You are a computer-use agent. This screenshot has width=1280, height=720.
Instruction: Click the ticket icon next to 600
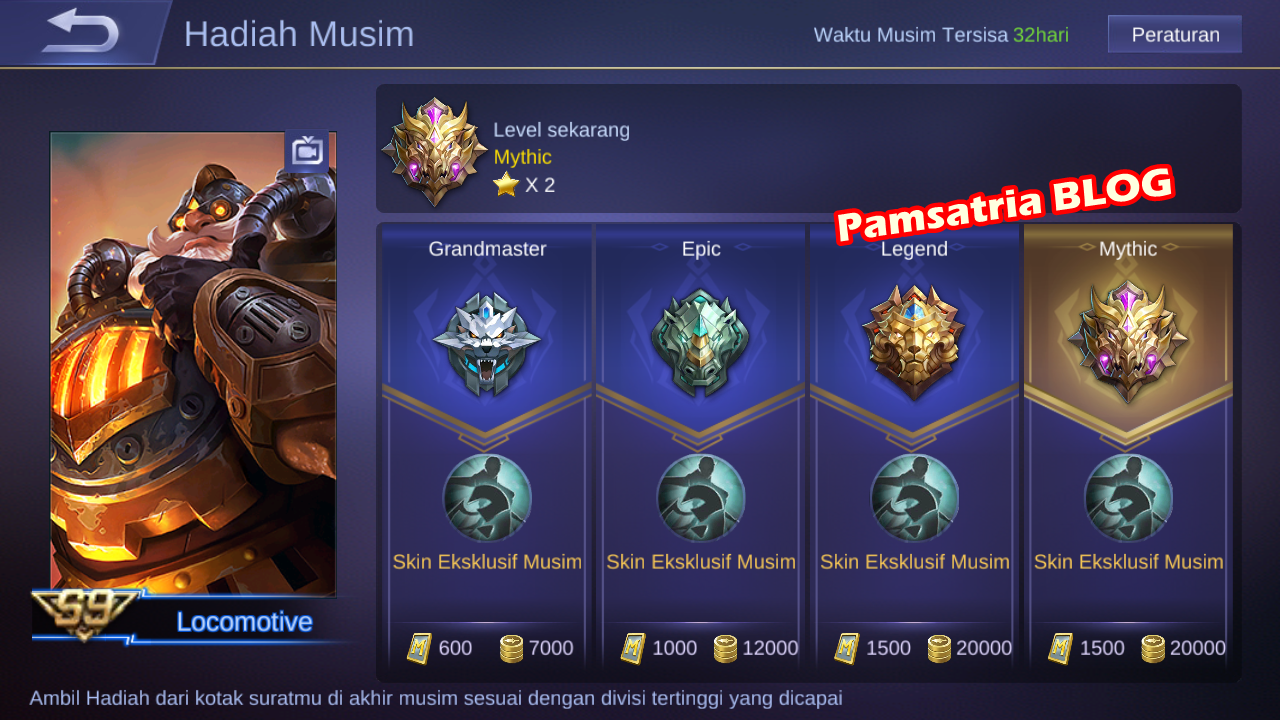[x=420, y=648]
